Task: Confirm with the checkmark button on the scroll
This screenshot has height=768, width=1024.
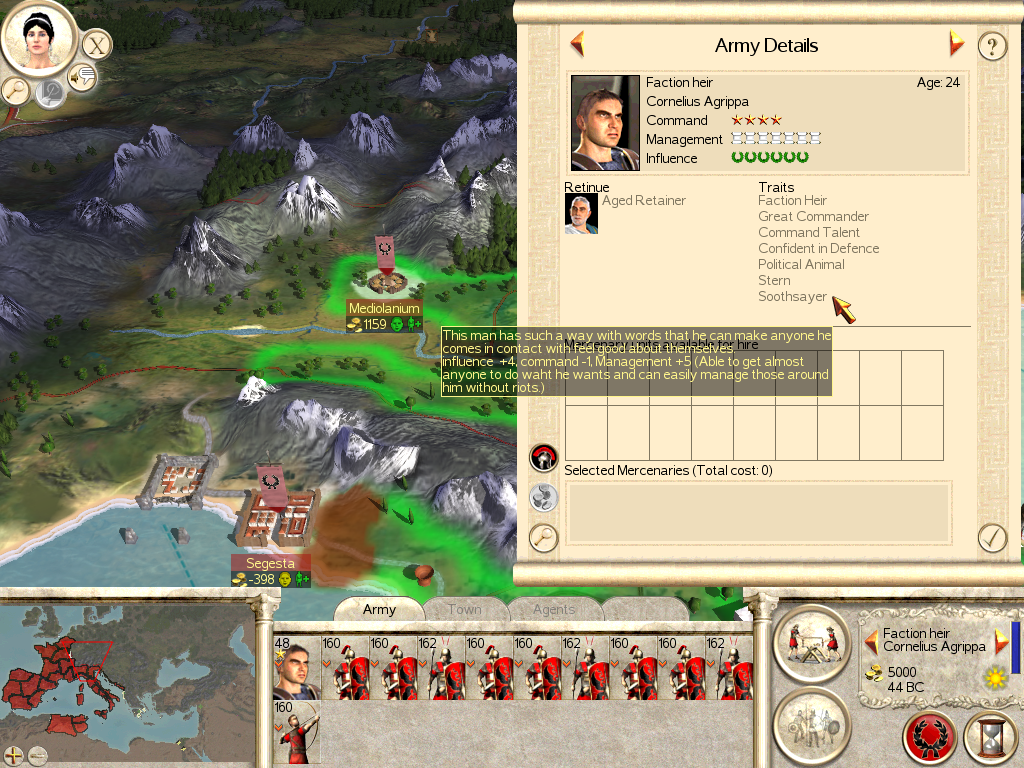Action: pos(991,537)
